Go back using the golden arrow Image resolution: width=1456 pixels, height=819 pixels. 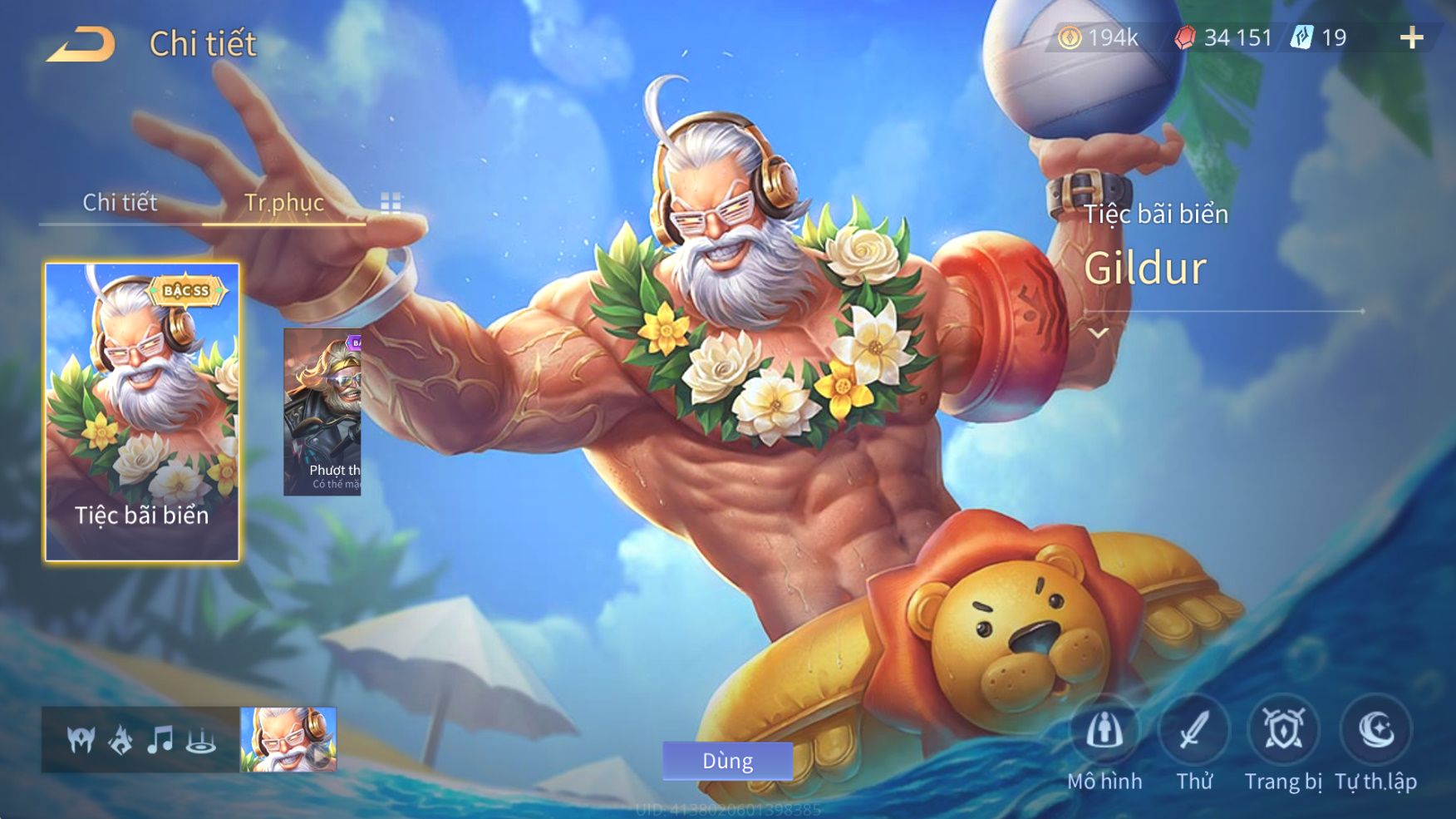point(81,44)
